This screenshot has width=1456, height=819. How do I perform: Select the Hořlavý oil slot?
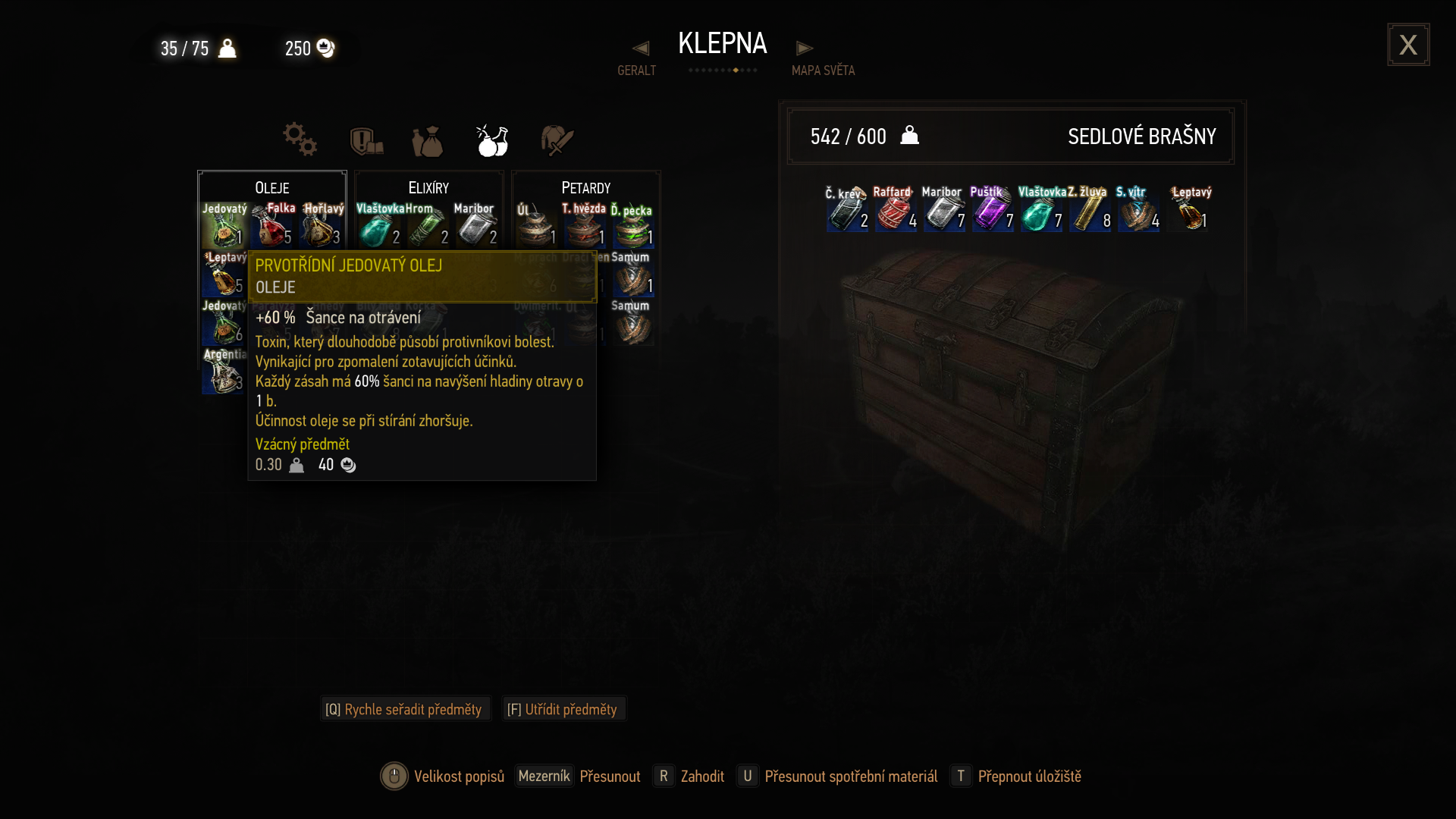coord(322,225)
